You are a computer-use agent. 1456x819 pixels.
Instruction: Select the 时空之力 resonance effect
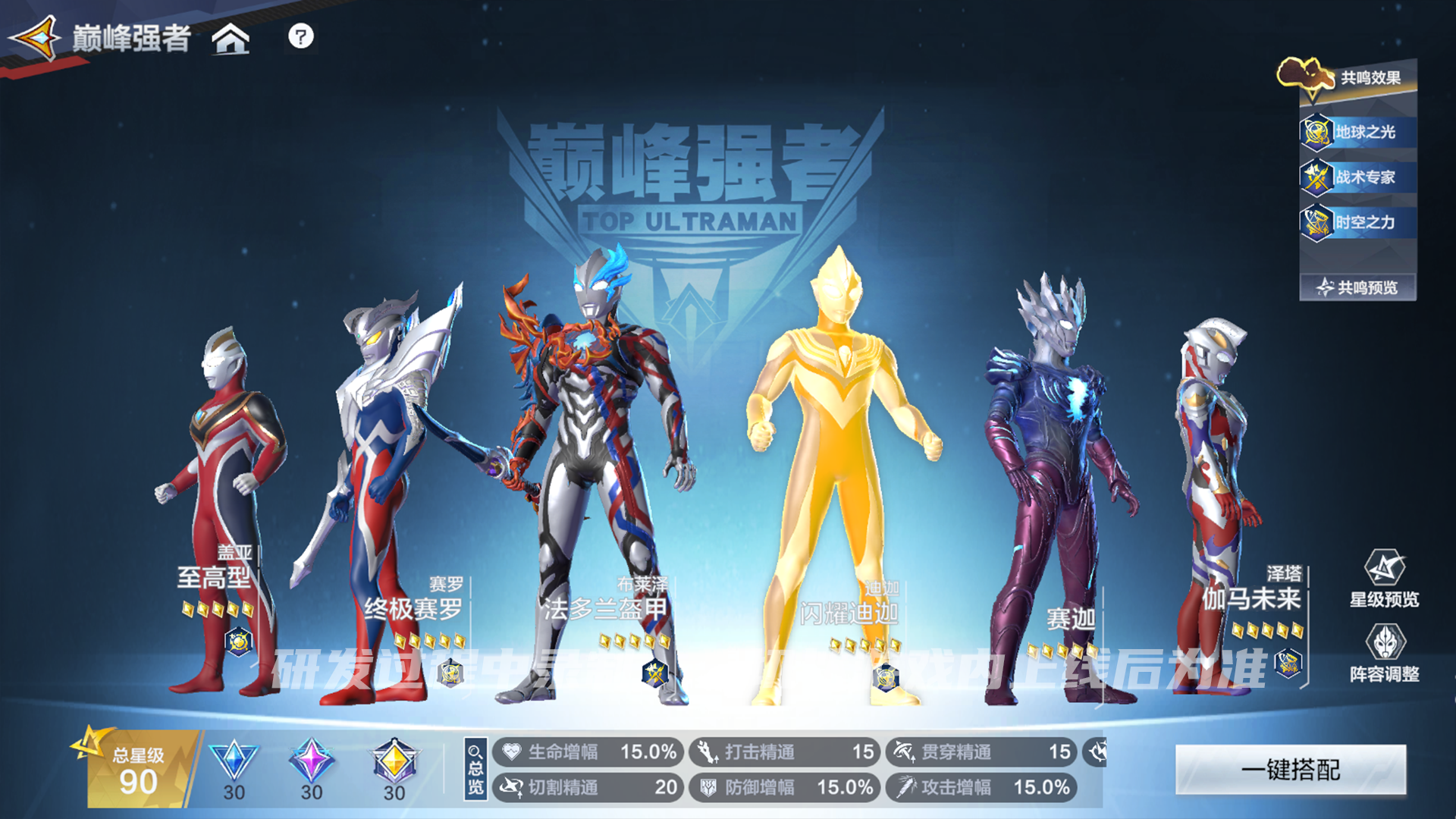[1357, 222]
